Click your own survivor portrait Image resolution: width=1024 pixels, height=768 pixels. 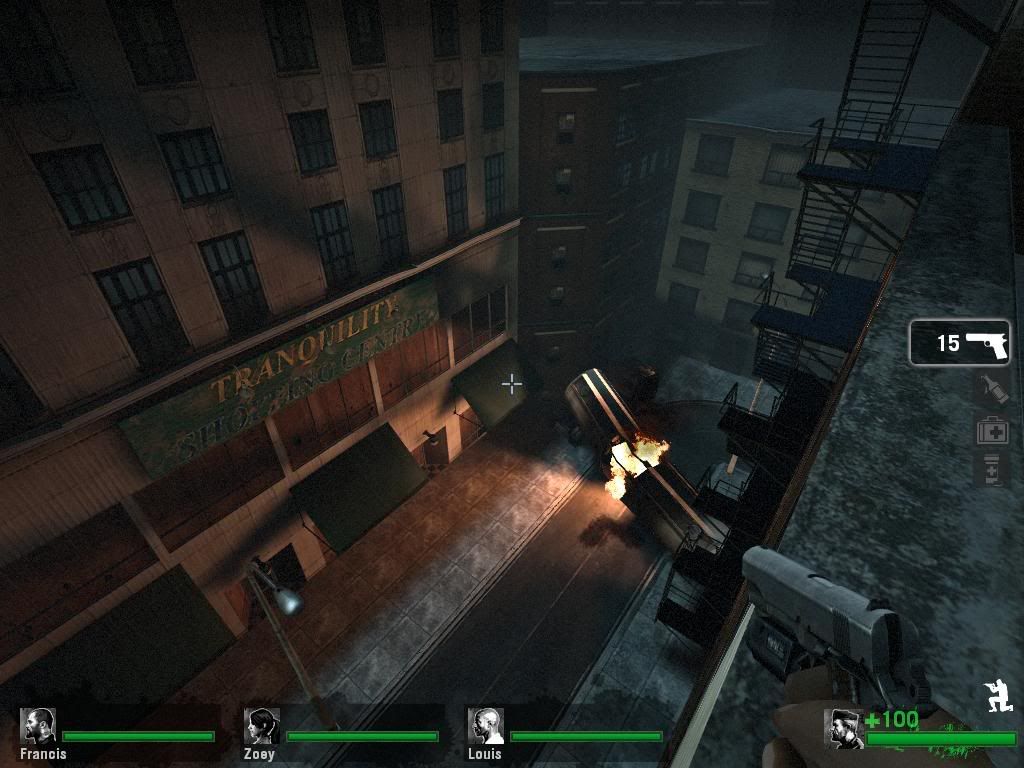pos(844,728)
